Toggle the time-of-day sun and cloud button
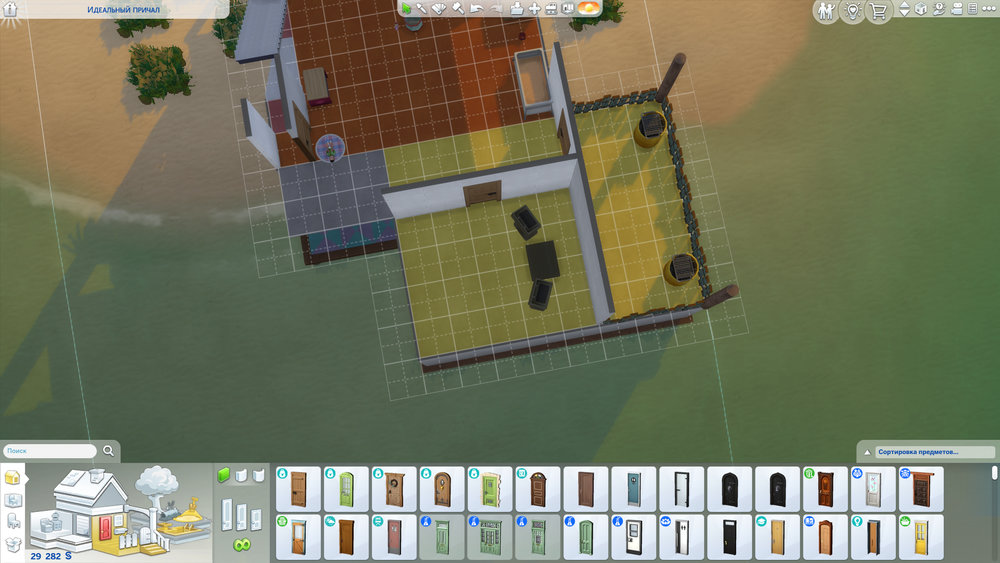This screenshot has width=1000, height=563. (589, 9)
